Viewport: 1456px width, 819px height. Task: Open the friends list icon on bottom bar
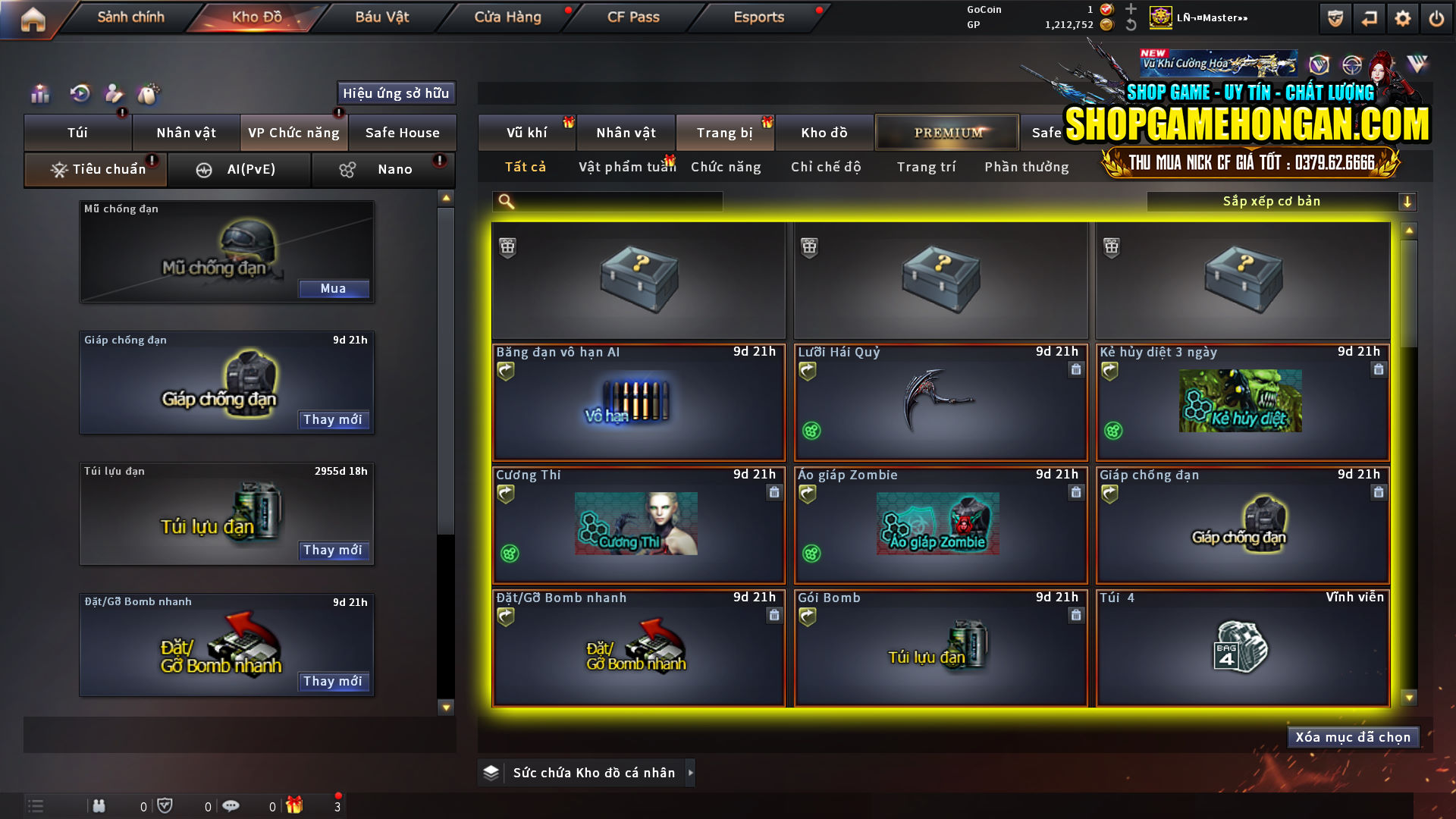click(x=99, y=805)
